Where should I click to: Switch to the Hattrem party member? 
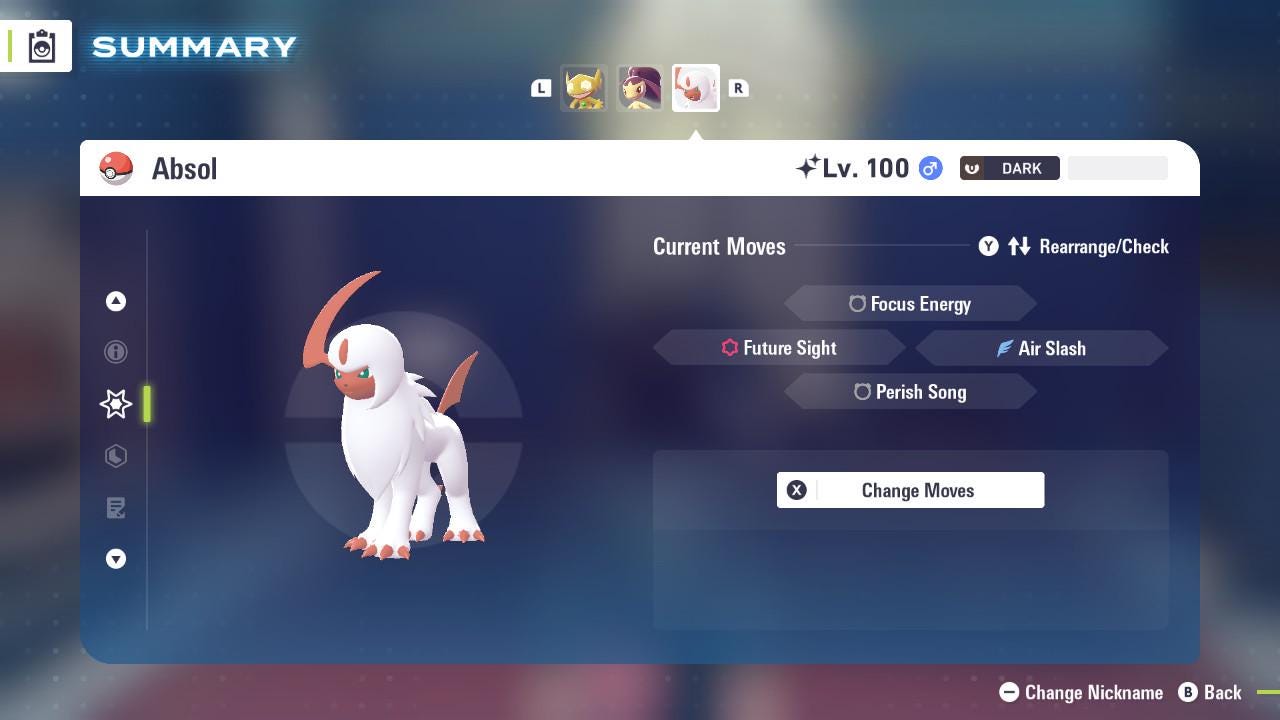(x=639, y=88)
